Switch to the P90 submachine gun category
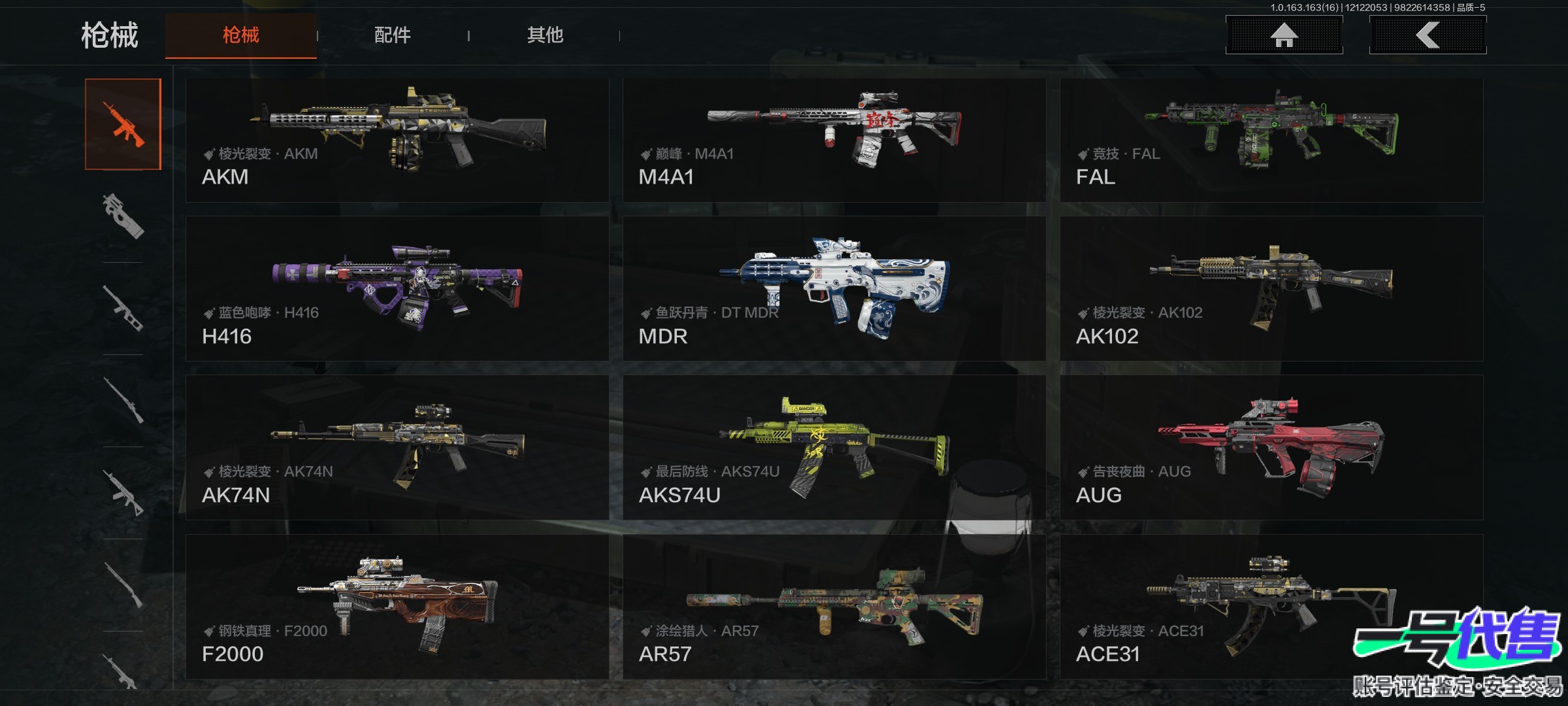Image resolution: width=1568 pixels, height=706 pixels. [123, 216]
